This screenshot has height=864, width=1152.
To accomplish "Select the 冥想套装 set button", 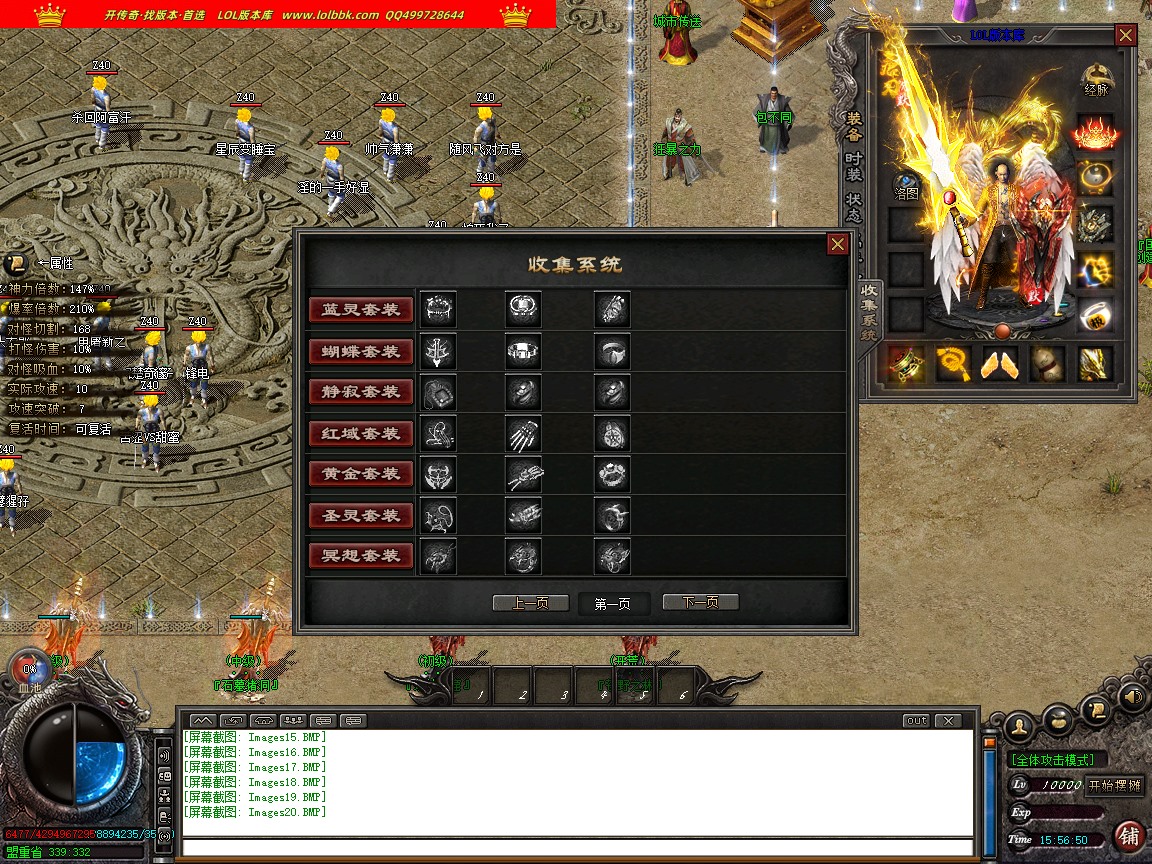I will pyautogui.click(x=361, y=556).
